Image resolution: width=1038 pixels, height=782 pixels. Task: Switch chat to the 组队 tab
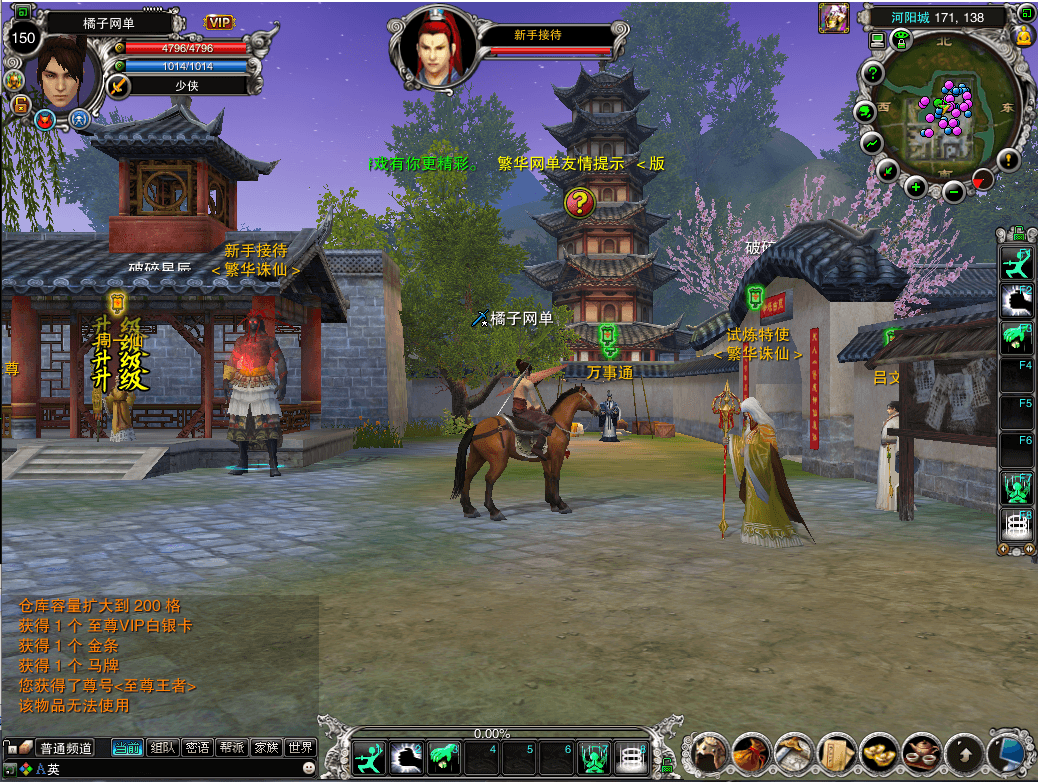click(162, 747)
